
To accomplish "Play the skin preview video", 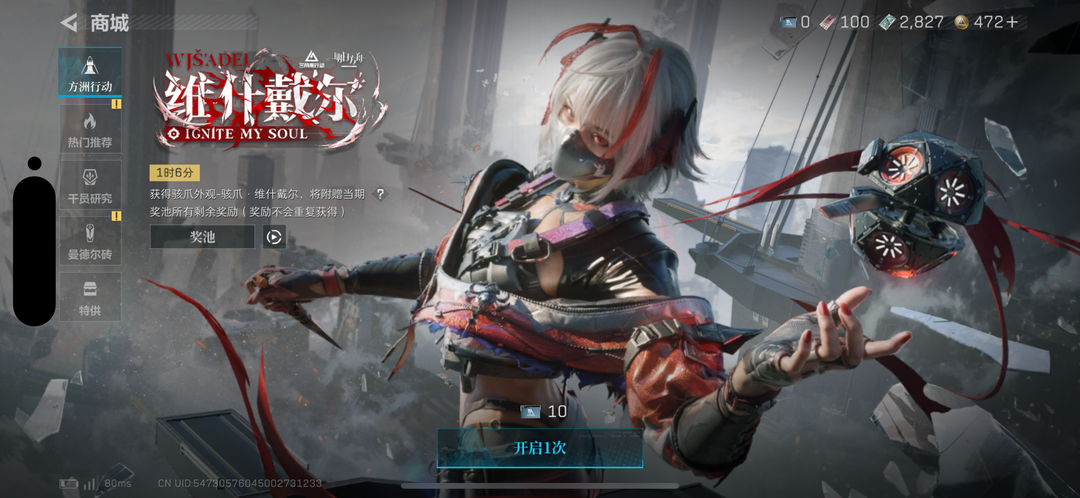I will pyautogui.click(x=274, y=237).
